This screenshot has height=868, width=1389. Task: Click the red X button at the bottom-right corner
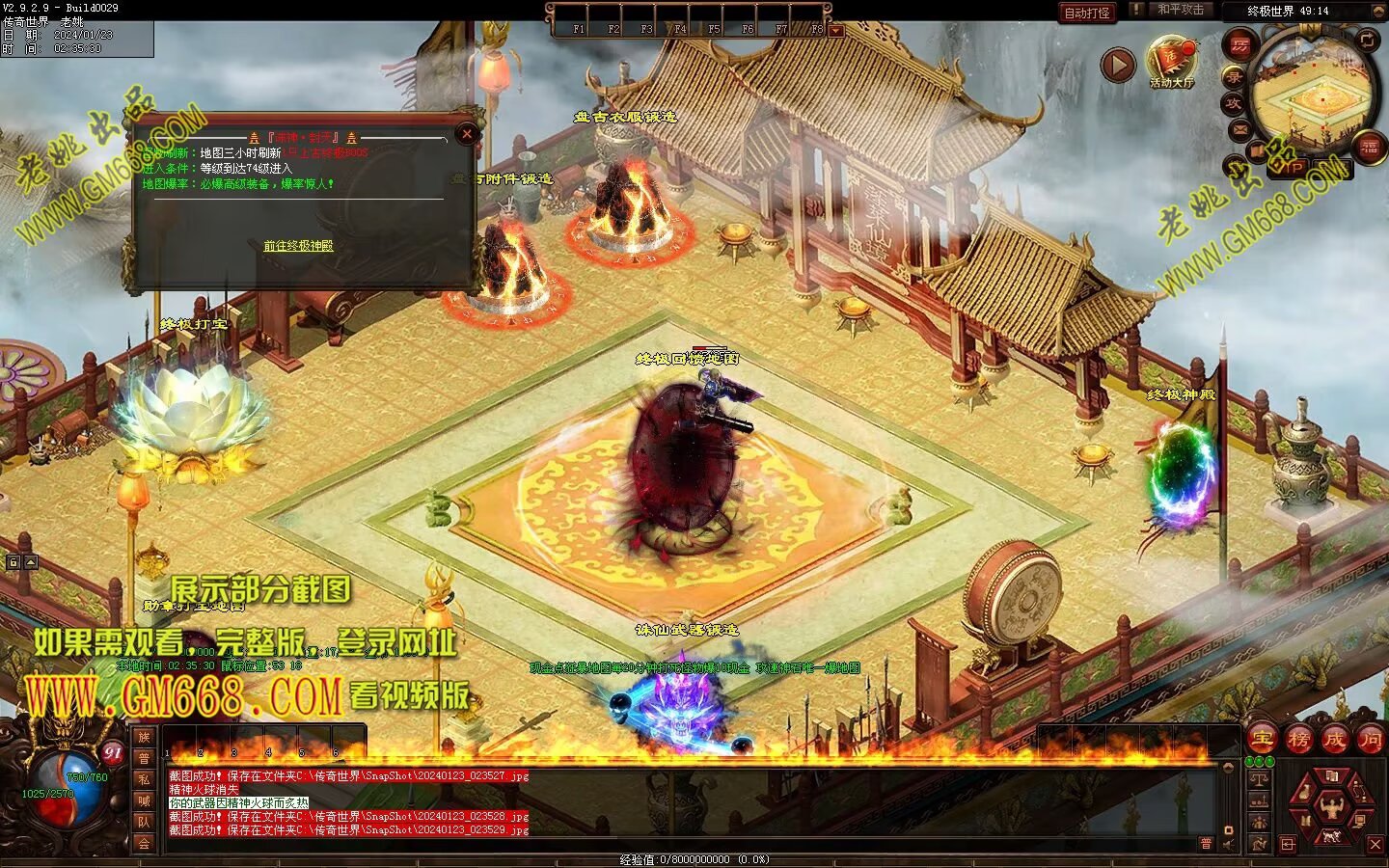tap(1375, 845)
